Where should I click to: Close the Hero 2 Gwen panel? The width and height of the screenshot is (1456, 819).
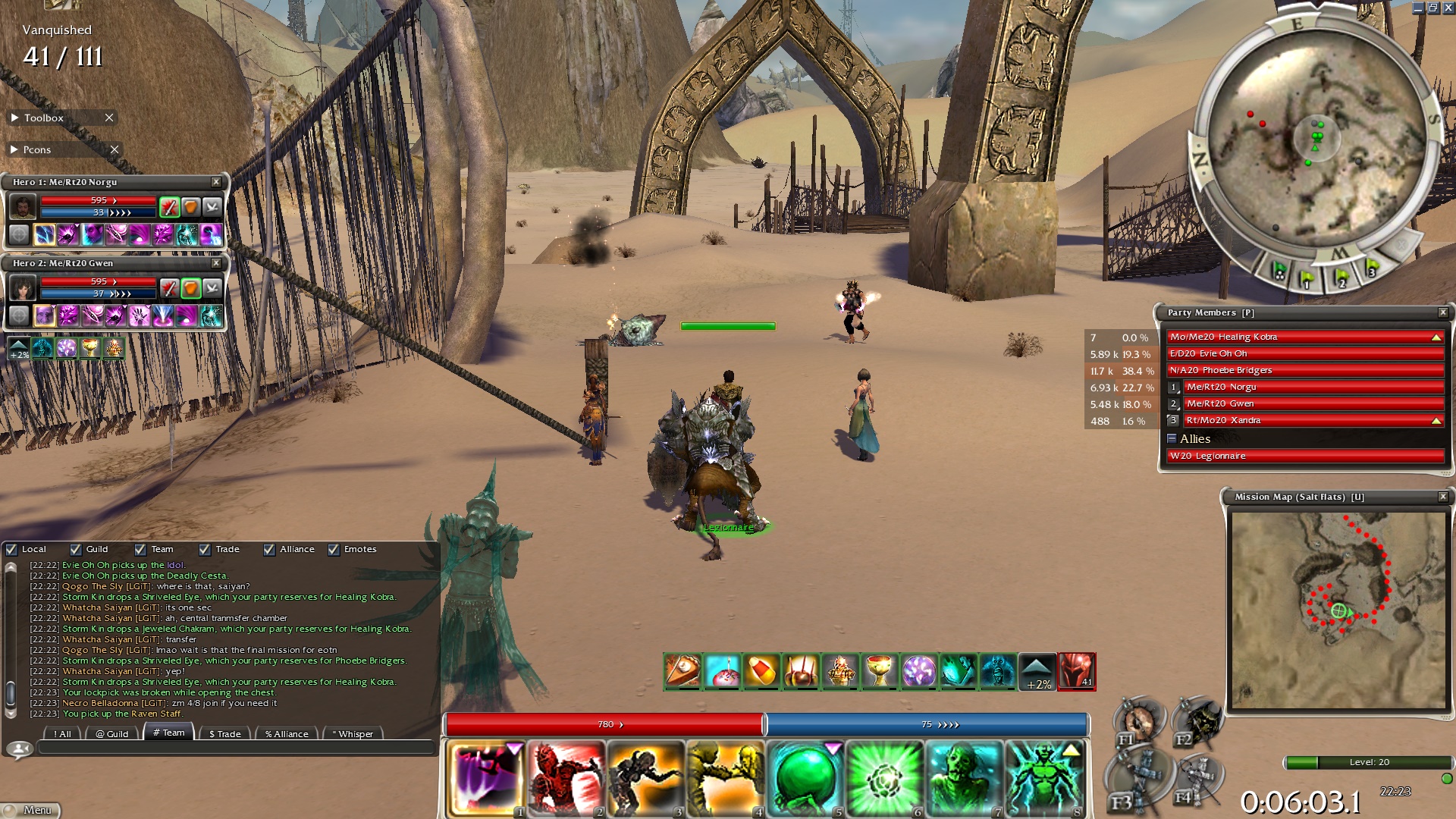pyautogui.click(x=216, y=263)
